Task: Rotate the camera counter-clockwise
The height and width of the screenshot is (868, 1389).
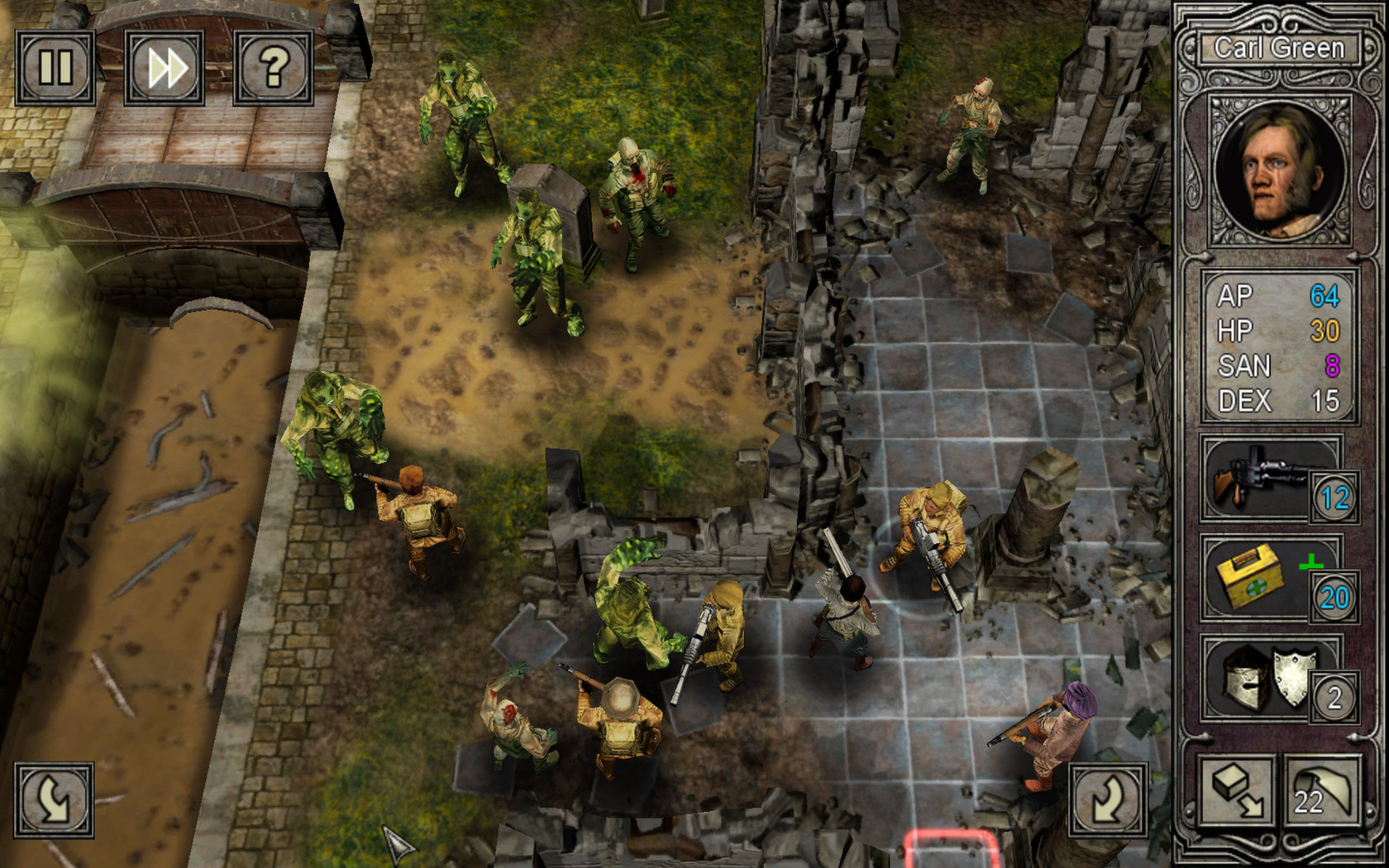Action: pos(52,800)
